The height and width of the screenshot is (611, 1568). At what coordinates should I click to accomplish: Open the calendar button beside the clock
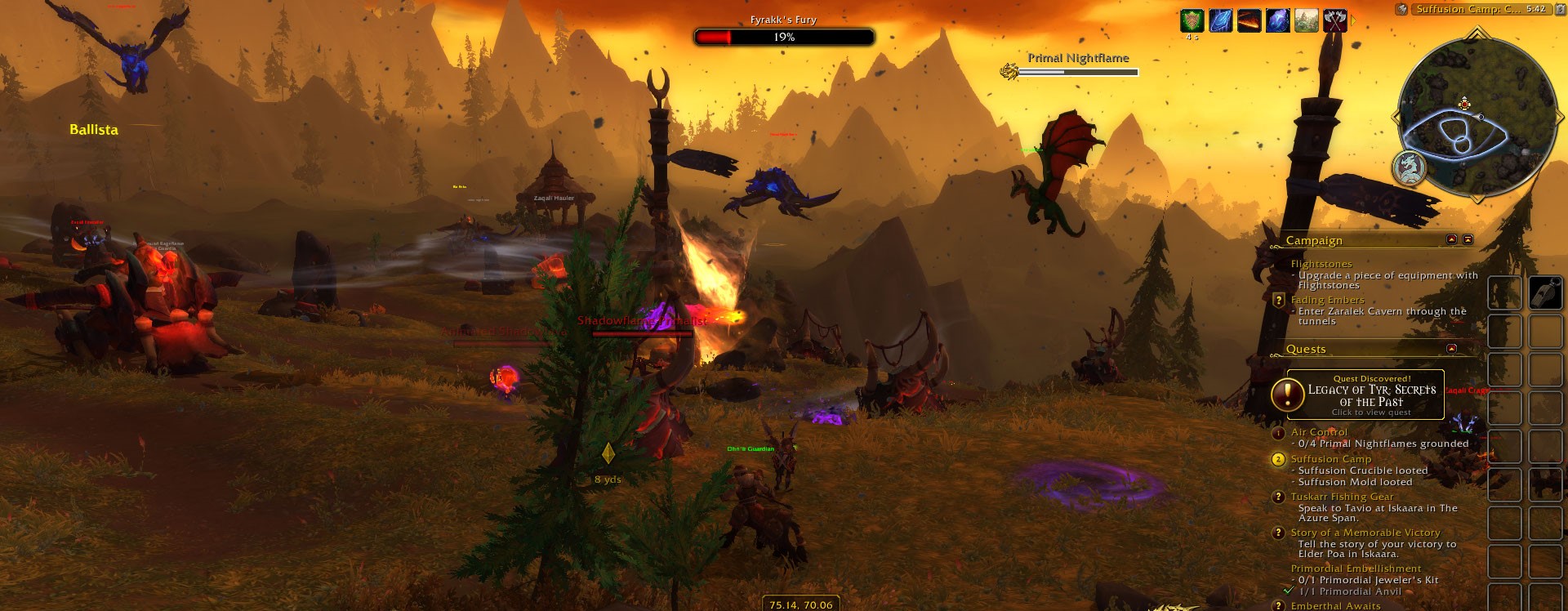[1558, 9]
